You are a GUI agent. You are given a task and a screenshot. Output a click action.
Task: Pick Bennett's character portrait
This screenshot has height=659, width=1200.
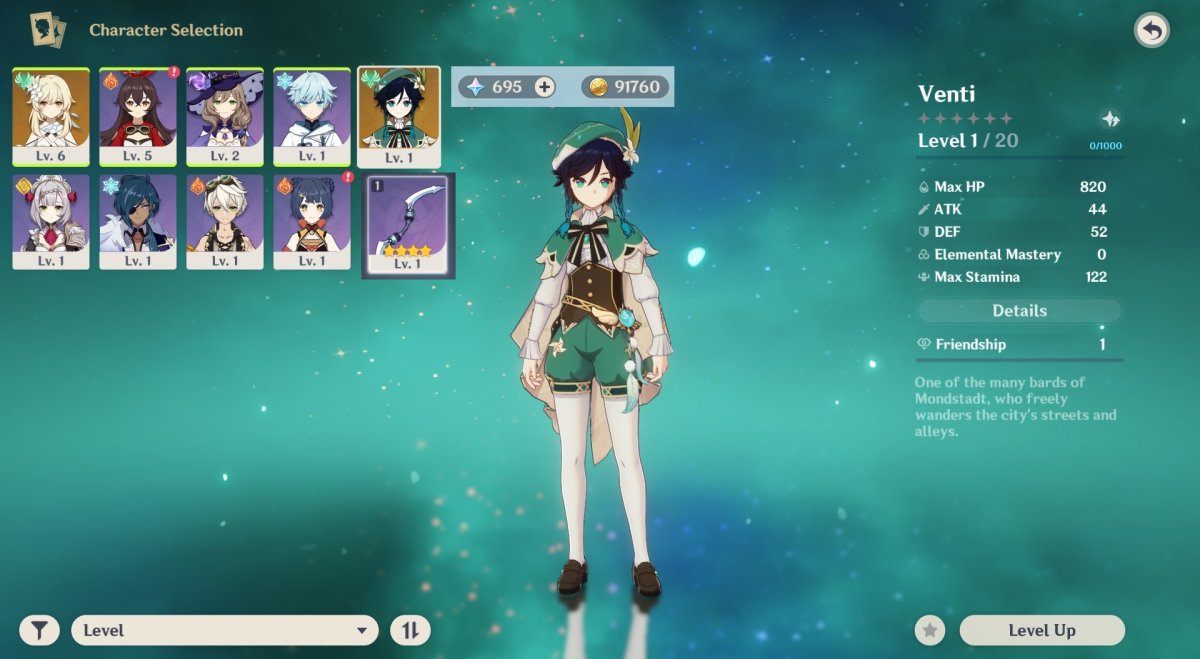click(225, 222)
